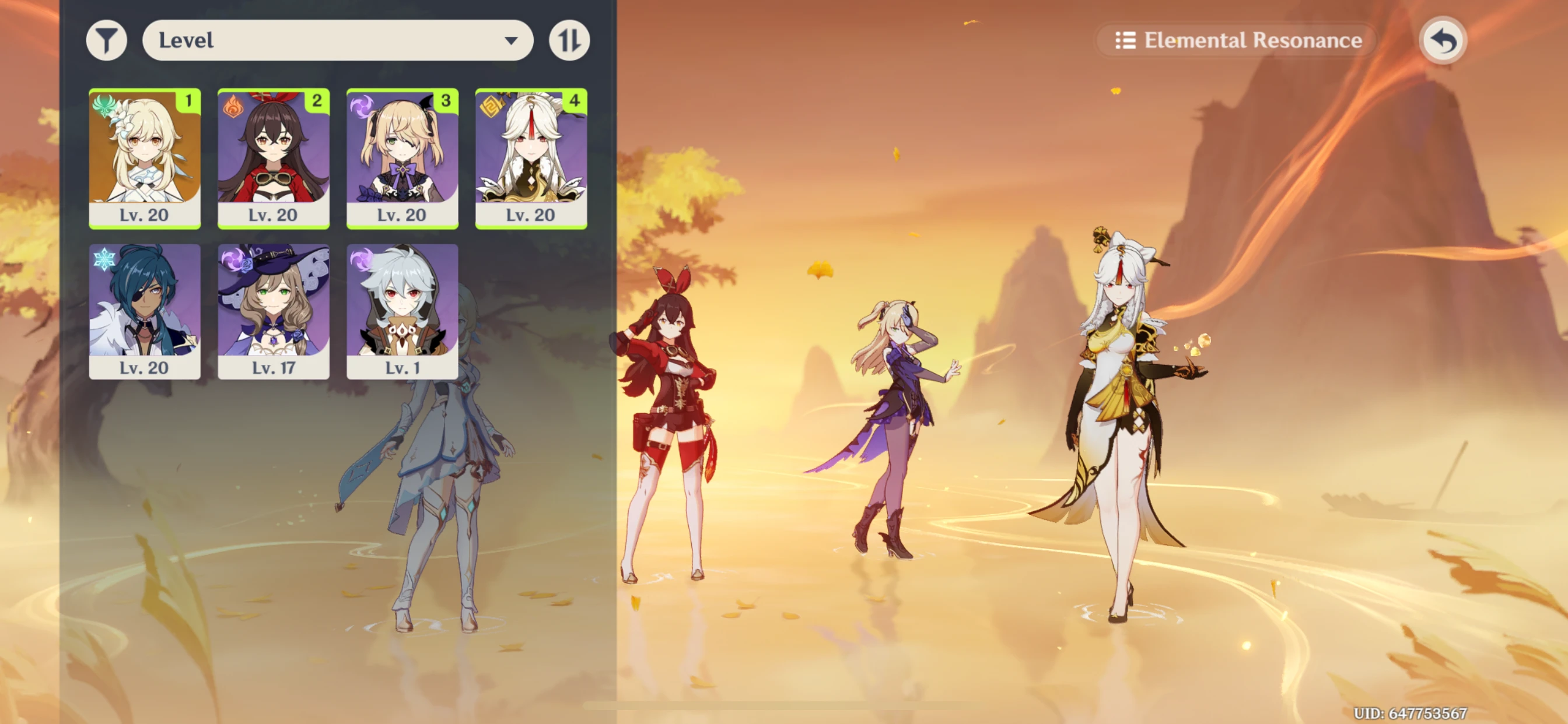1568x724 pixels.
Task: View Elemental Resonance details
Action: (1235, 40)
